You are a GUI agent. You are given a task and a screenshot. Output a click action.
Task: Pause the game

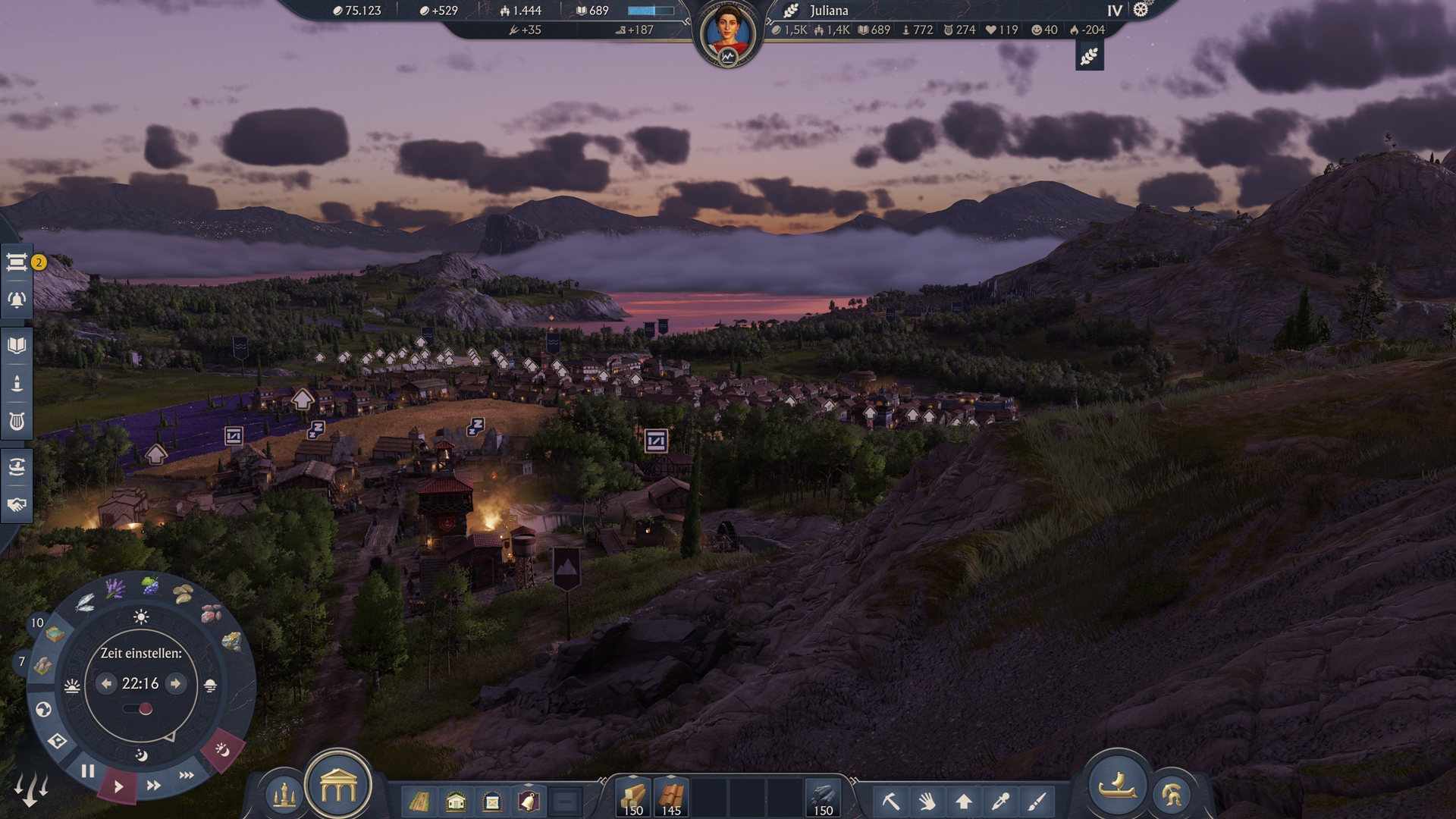coord(88,772)
